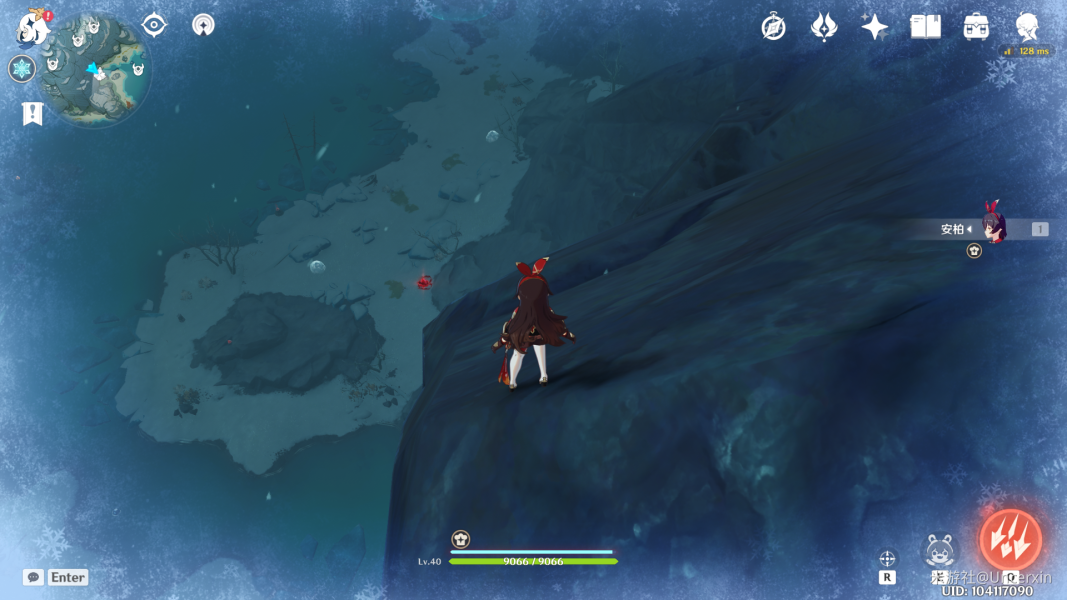
Task: Click the snowflake Sheer Cold icon
Action: 22,69
